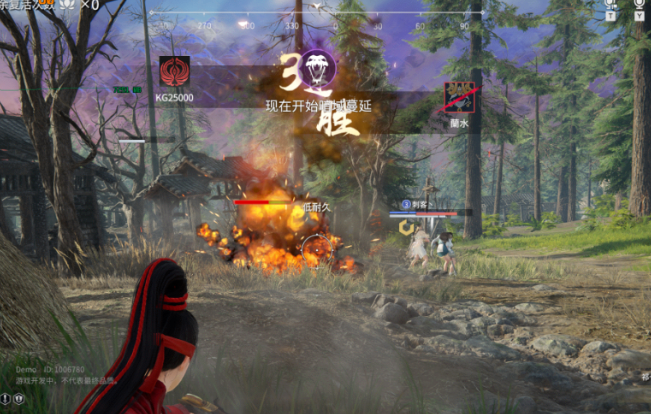Screen dimensions: 651x414
Task: Click the purple lotus emblem in the banner
Action: click(x=319, y=66)
